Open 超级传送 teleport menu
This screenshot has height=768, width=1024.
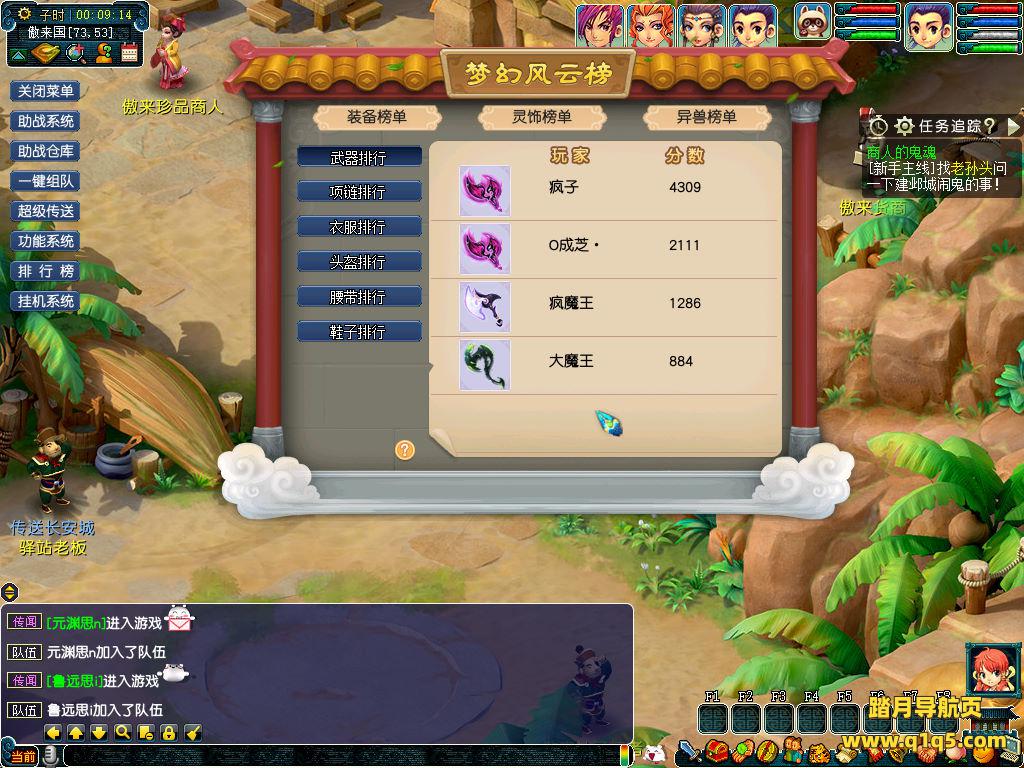pyautogui.click(x=45, y=211)
